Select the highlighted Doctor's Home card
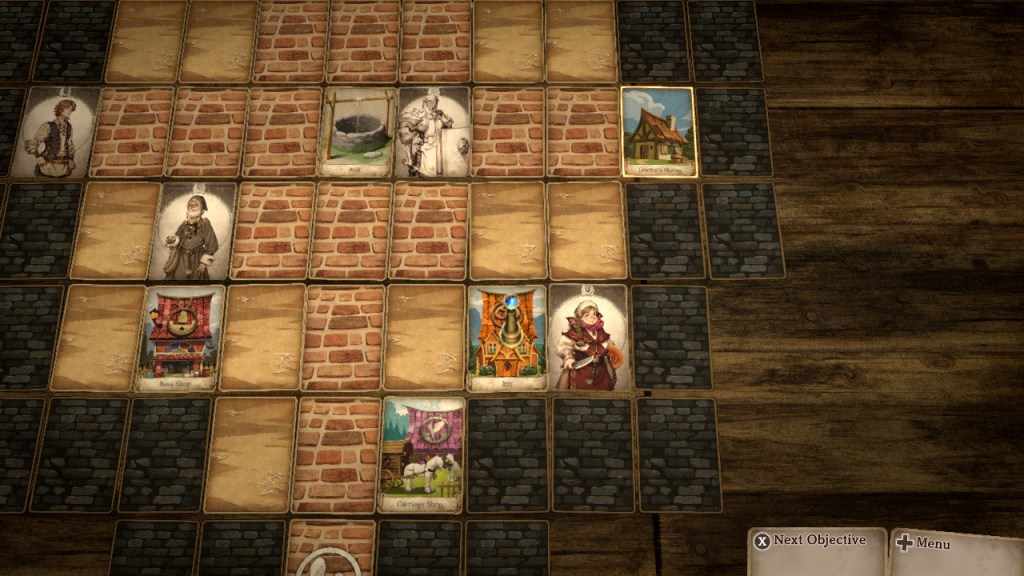1024x576 pixels. coord(658,132)
